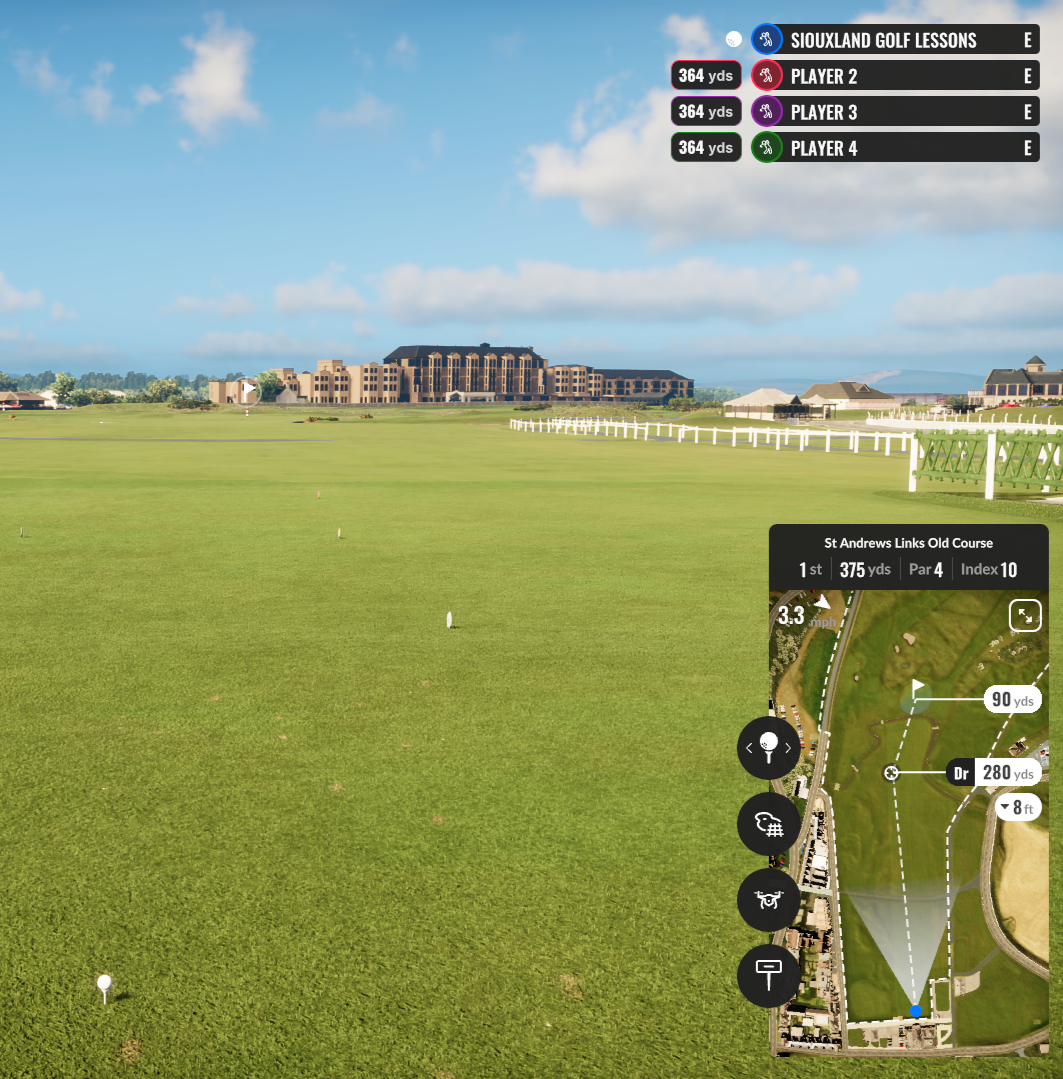Click the 8 ft elevation indicator
Screen dimensions: 1063x1079
1018,807
